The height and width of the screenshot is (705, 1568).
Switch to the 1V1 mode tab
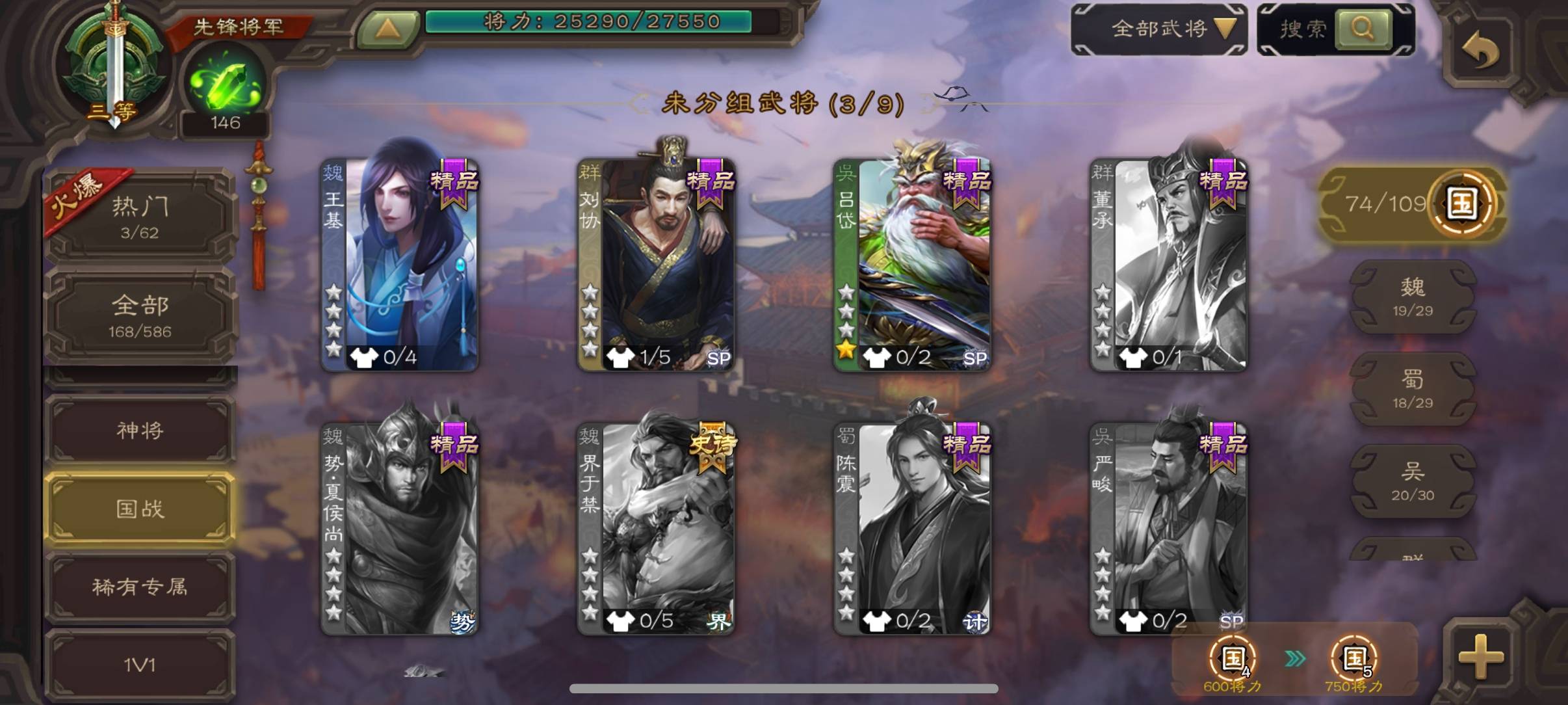pyautogui.click(x=140, y=665)
